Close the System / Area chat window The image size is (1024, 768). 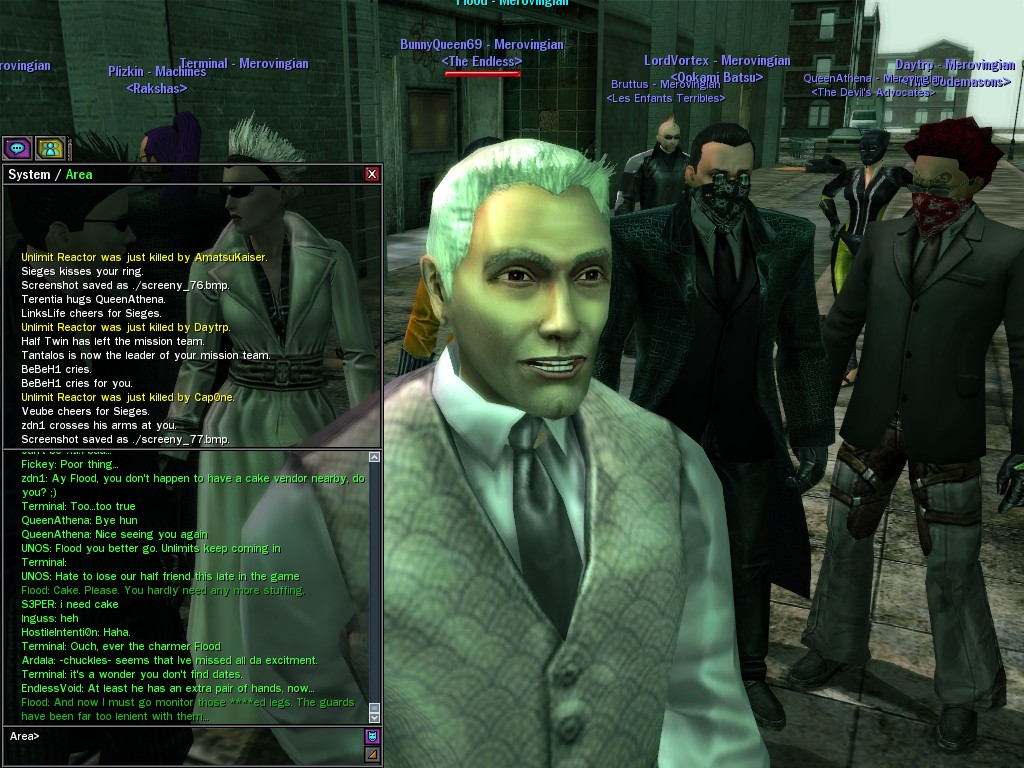click(x=372, y=174)
